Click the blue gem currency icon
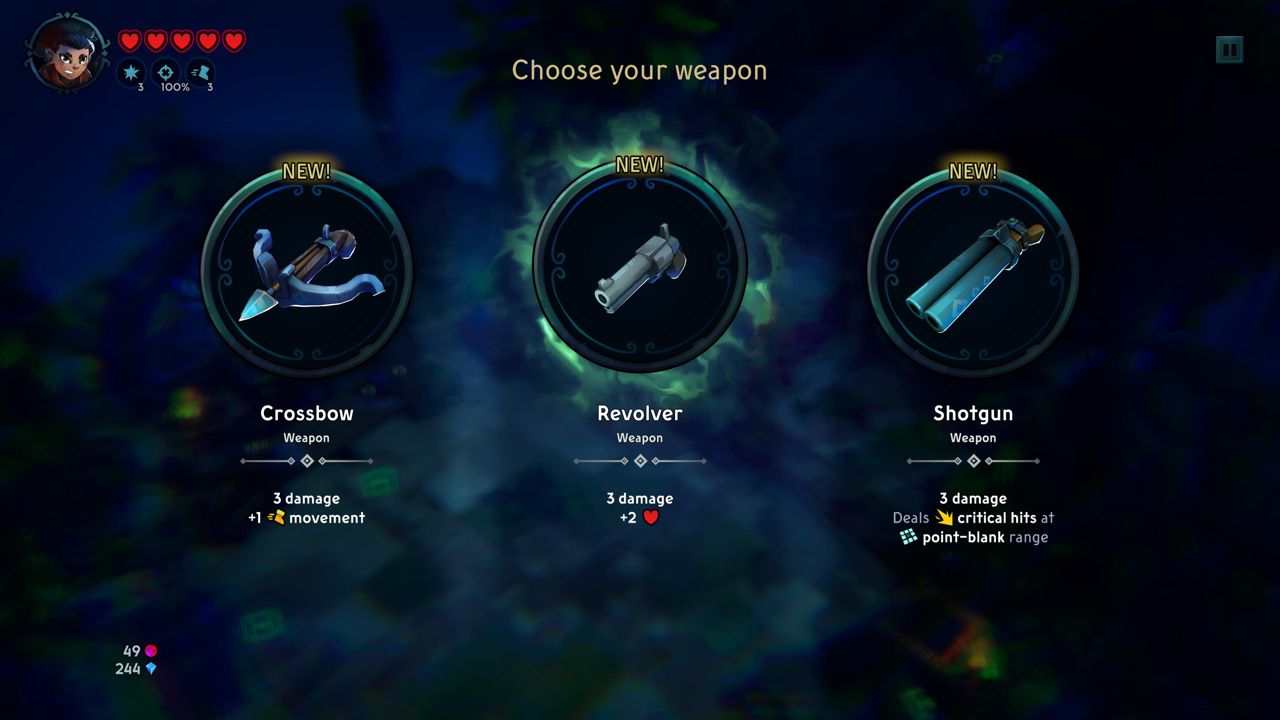 coord(152,670)
